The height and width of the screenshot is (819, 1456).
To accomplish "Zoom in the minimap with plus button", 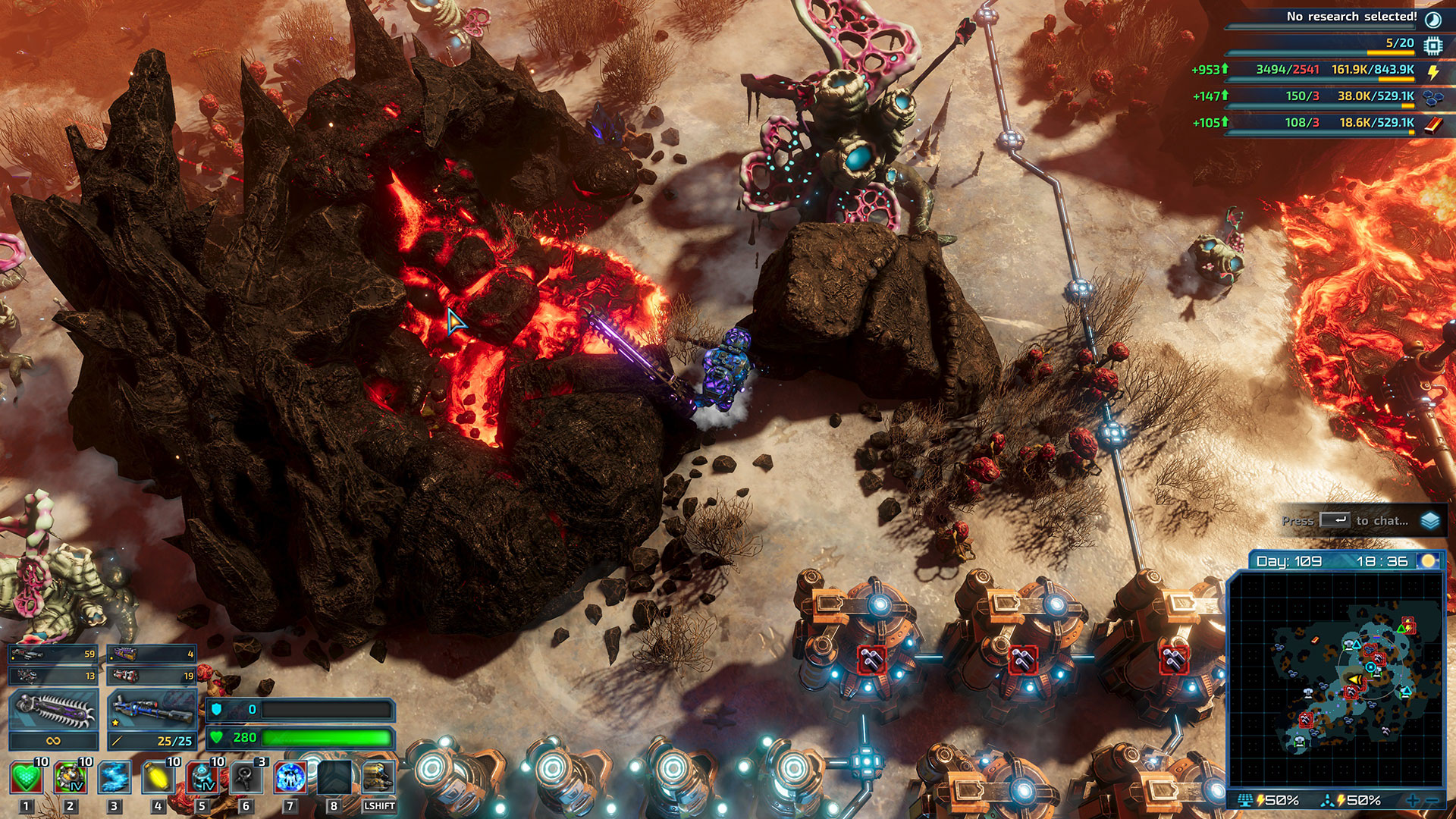I will pyautogui.click(x=1412, y=801).
